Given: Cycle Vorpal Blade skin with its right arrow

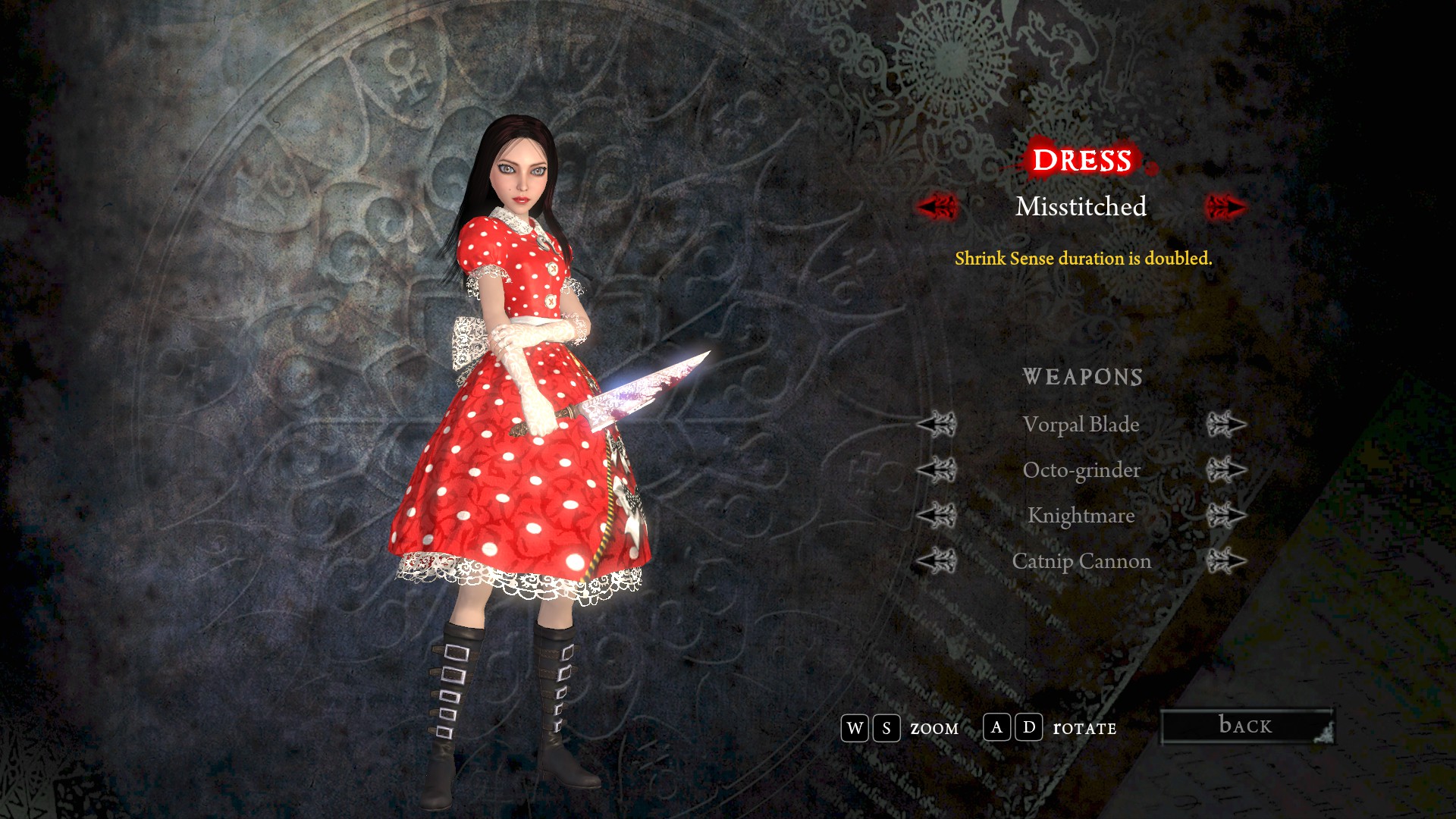Looking at the screenshot, I should pos(1225,425).
